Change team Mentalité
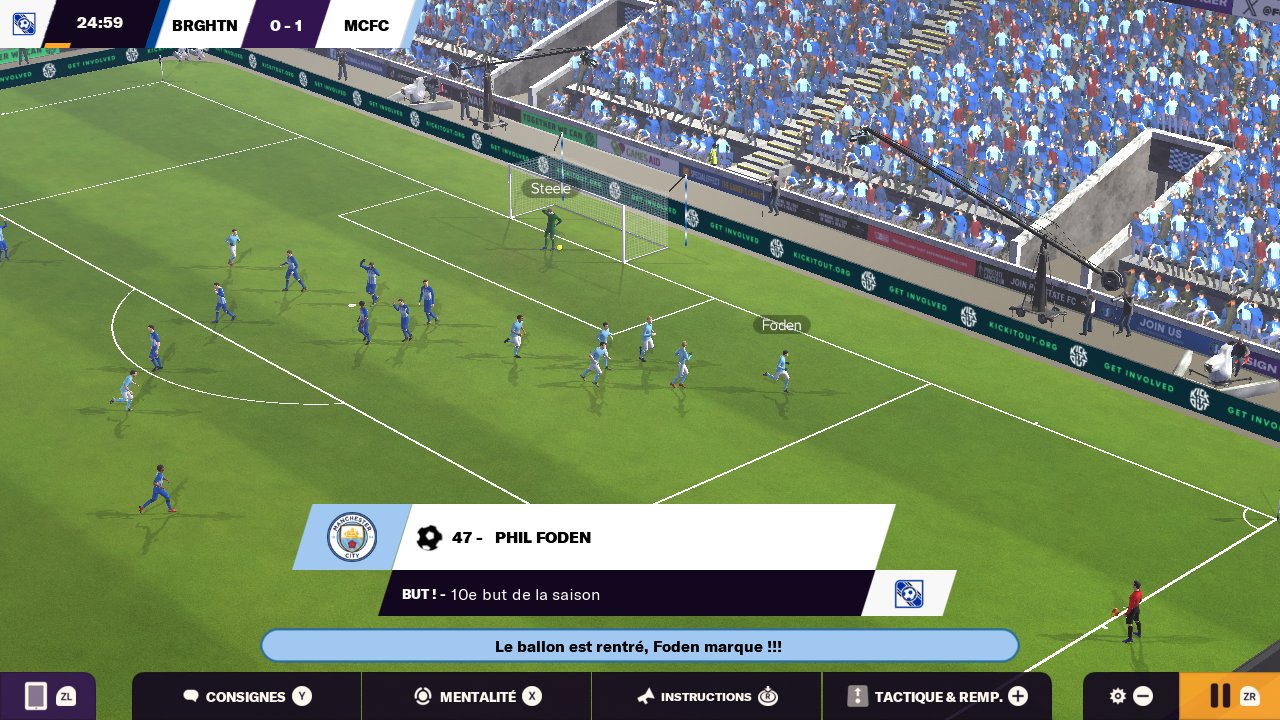Image resolution: width=1280 pixels, height=720 pixels. 477,696
